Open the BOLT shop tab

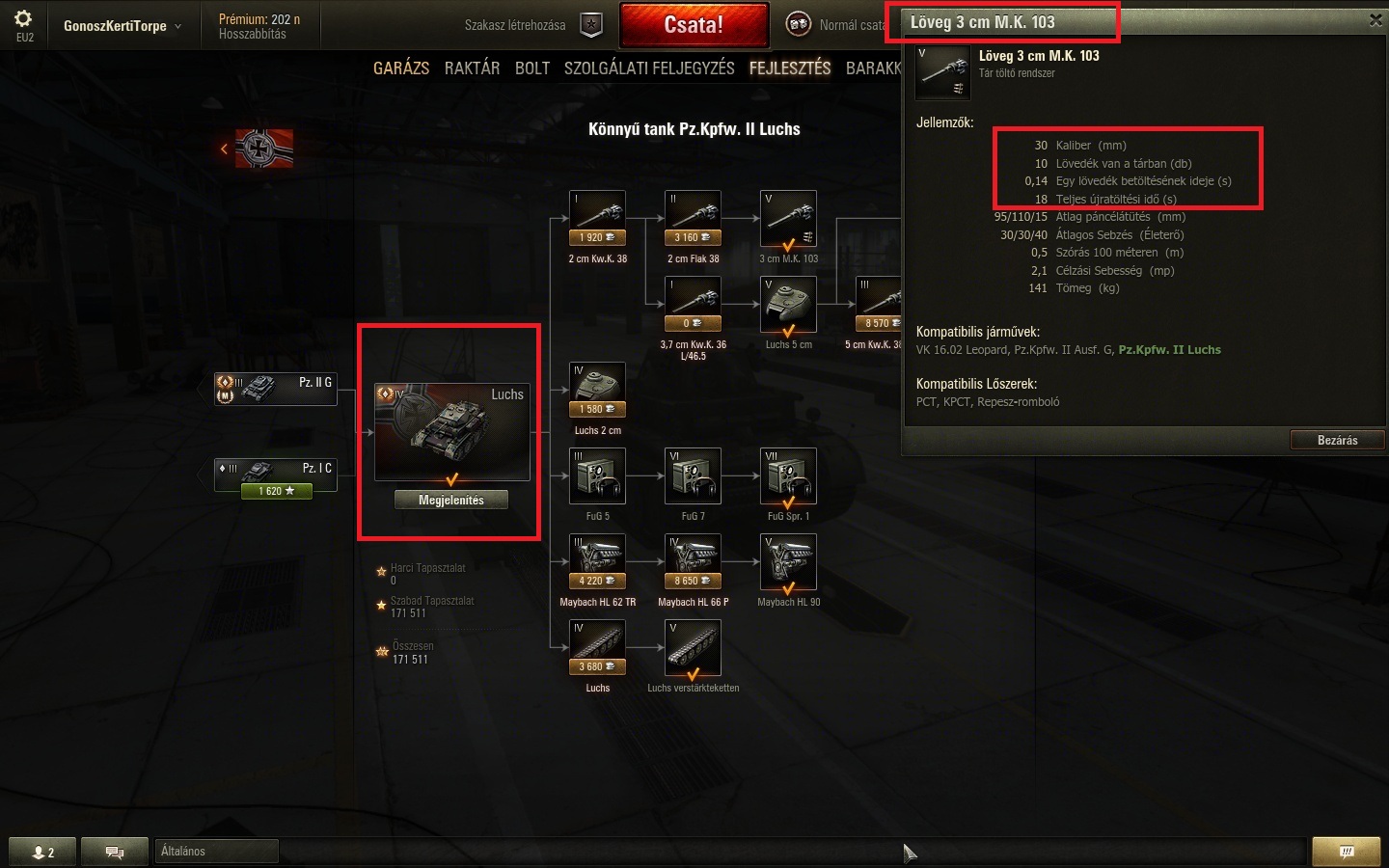(x=531, y=68)
